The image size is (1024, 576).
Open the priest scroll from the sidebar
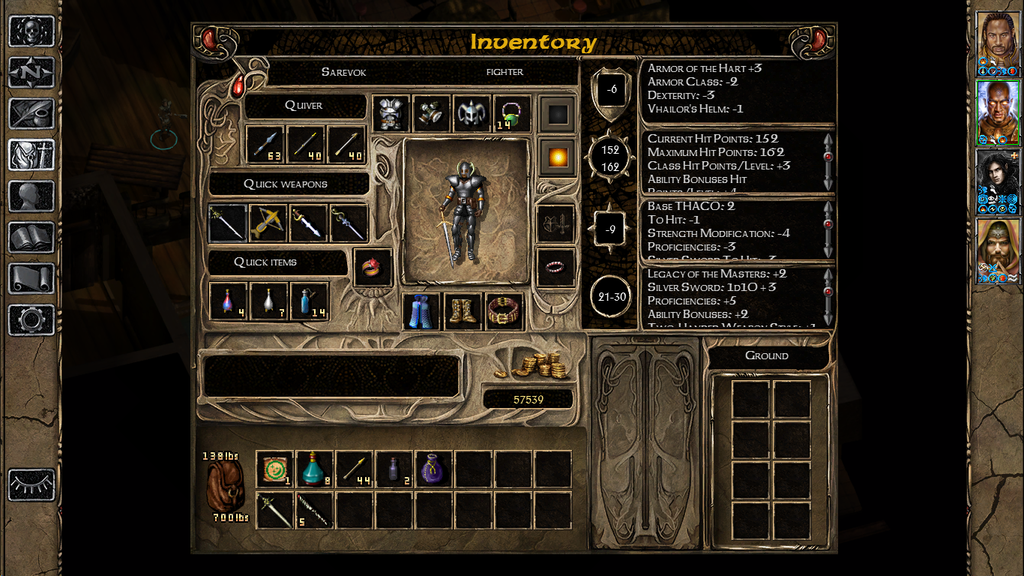coord(31,278)
